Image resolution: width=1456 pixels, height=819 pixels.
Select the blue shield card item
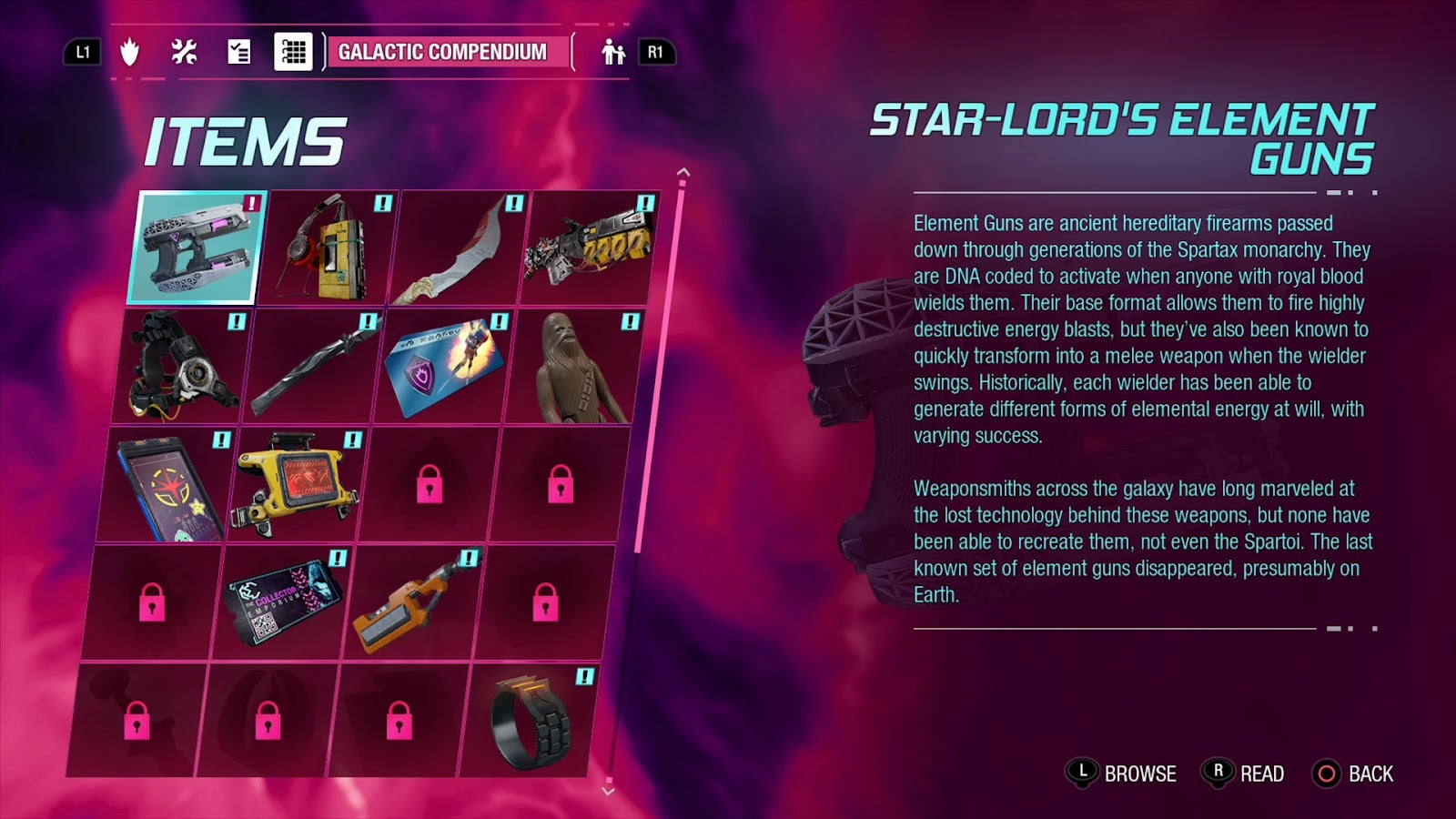point(444,366)
